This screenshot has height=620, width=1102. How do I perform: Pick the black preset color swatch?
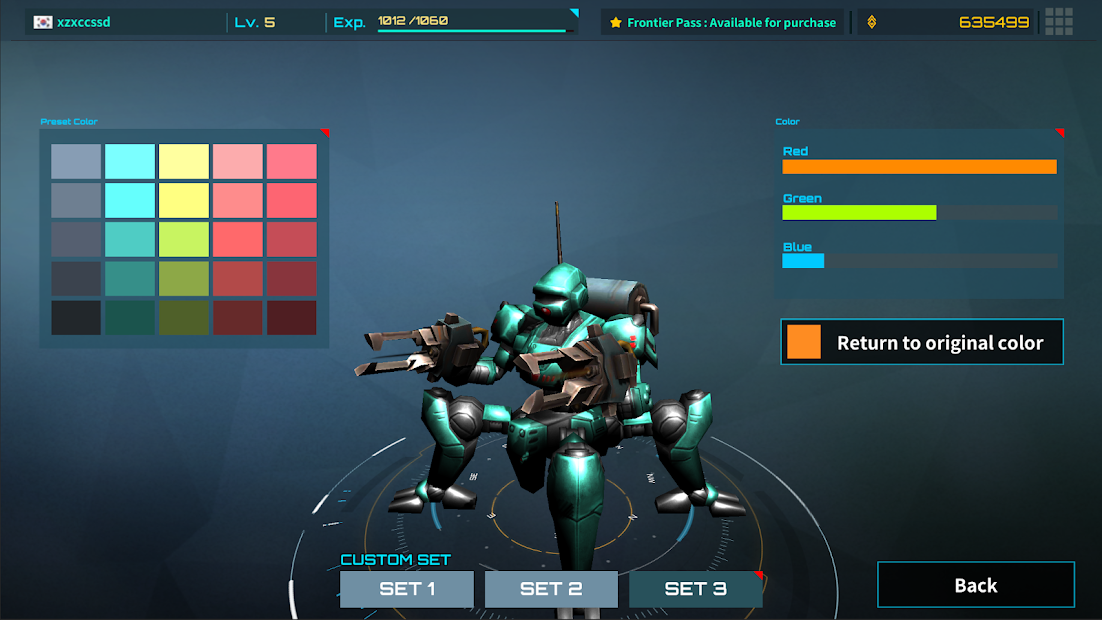coord(76,318)
